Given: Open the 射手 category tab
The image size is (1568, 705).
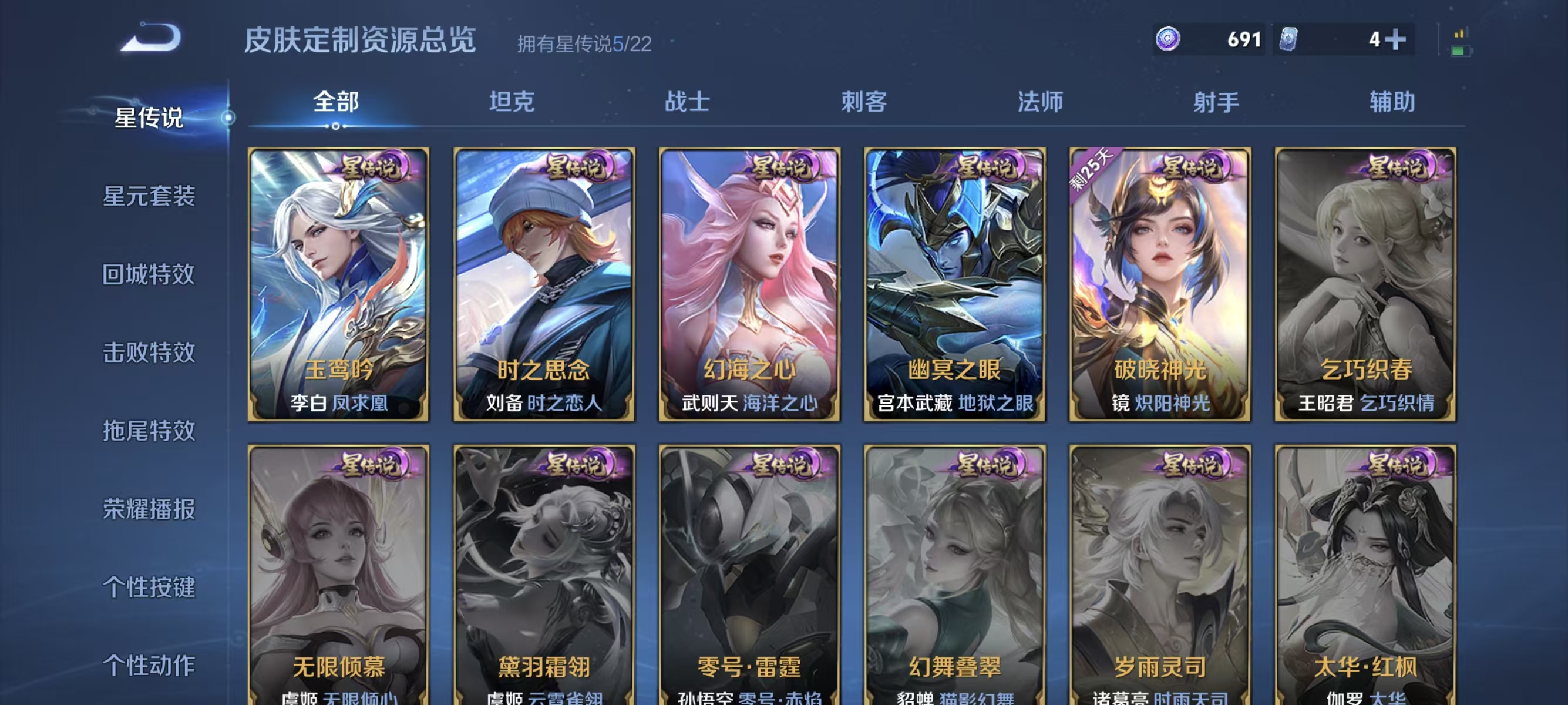Looking at the screenshot, I should coord(1215,103).
